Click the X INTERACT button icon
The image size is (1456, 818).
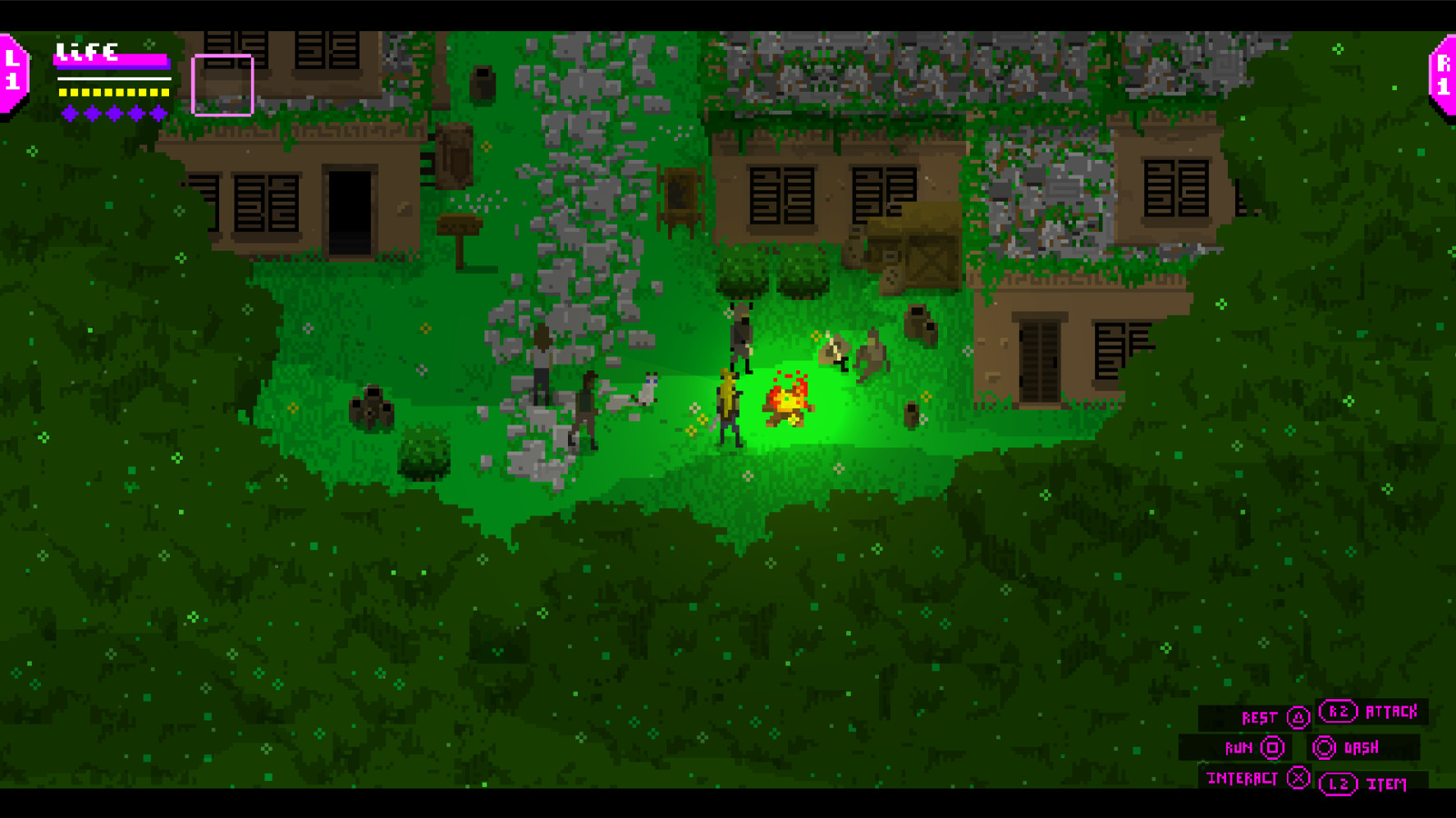[1299, 778]
